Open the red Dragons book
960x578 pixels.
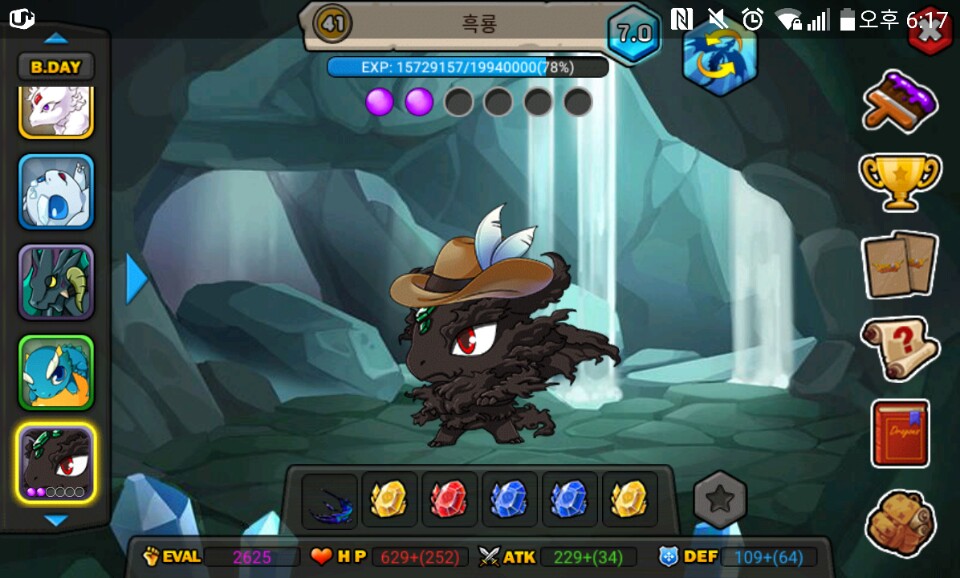pos(899,433)
